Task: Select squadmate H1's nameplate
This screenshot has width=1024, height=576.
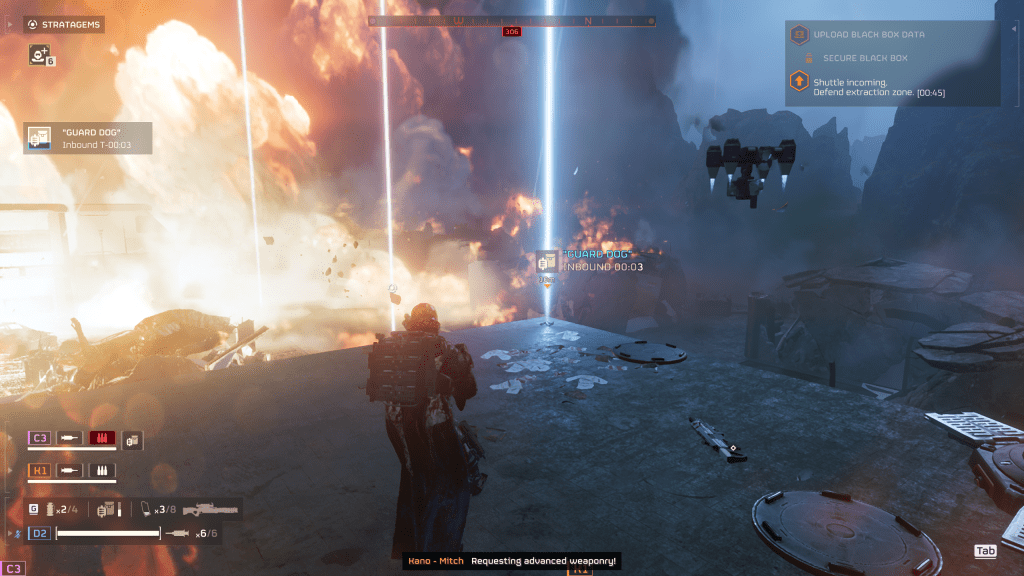Action: pyautogui.click(x=40, y=469)
